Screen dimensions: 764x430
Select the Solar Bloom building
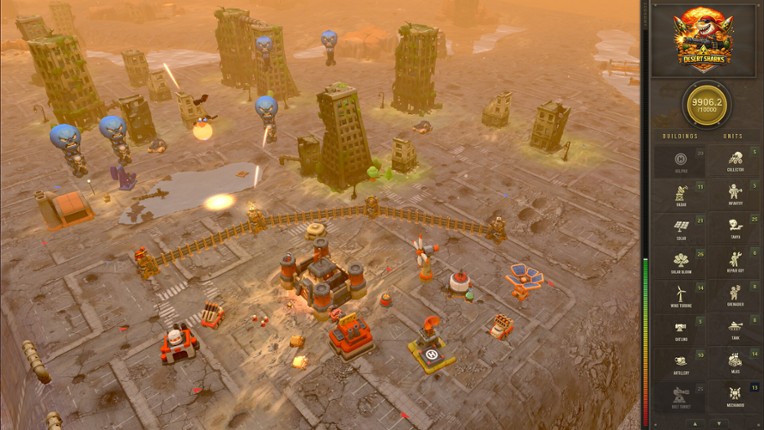[680, 261]
